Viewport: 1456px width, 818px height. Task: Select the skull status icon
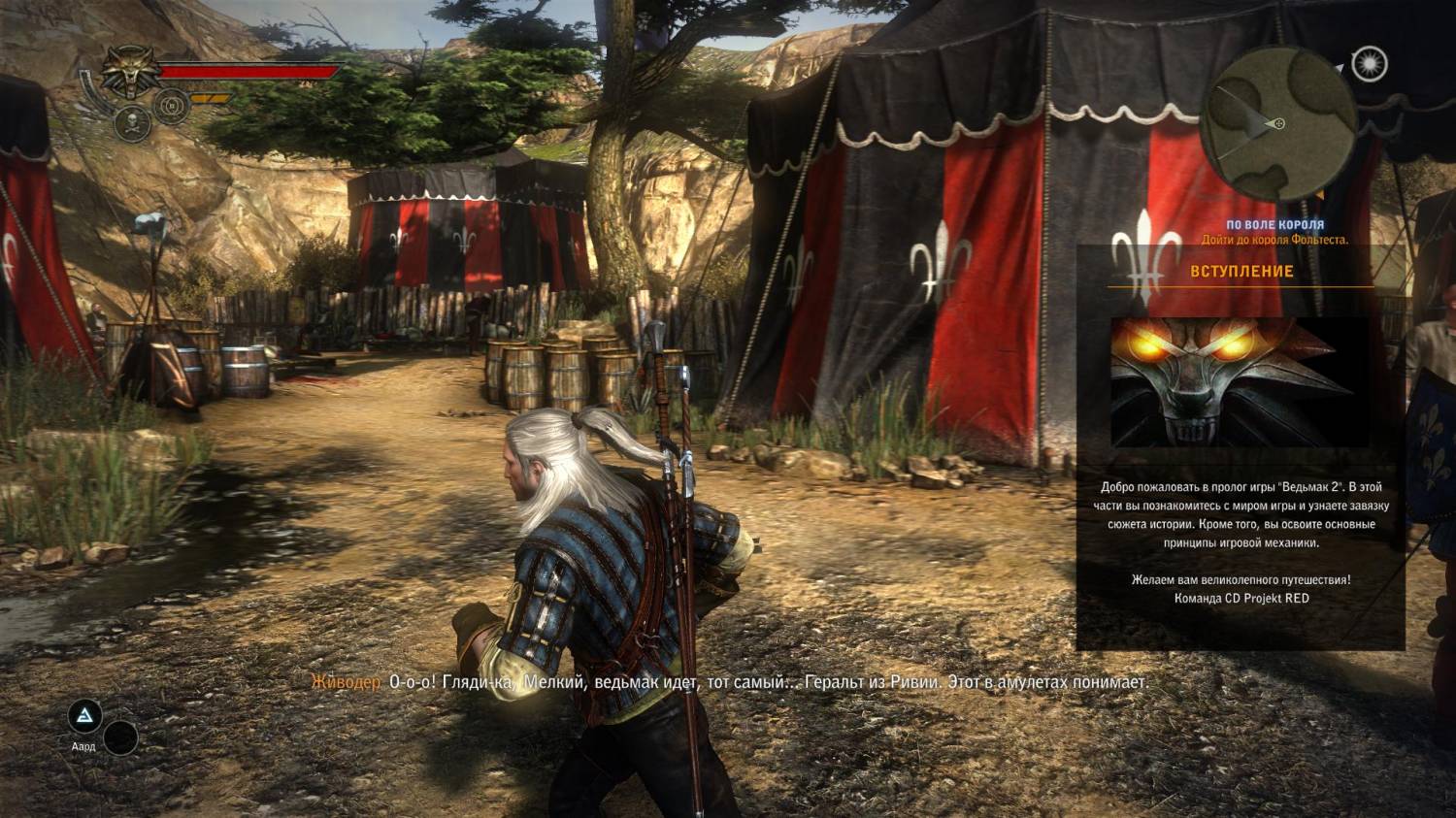click(x=130, y=121)
